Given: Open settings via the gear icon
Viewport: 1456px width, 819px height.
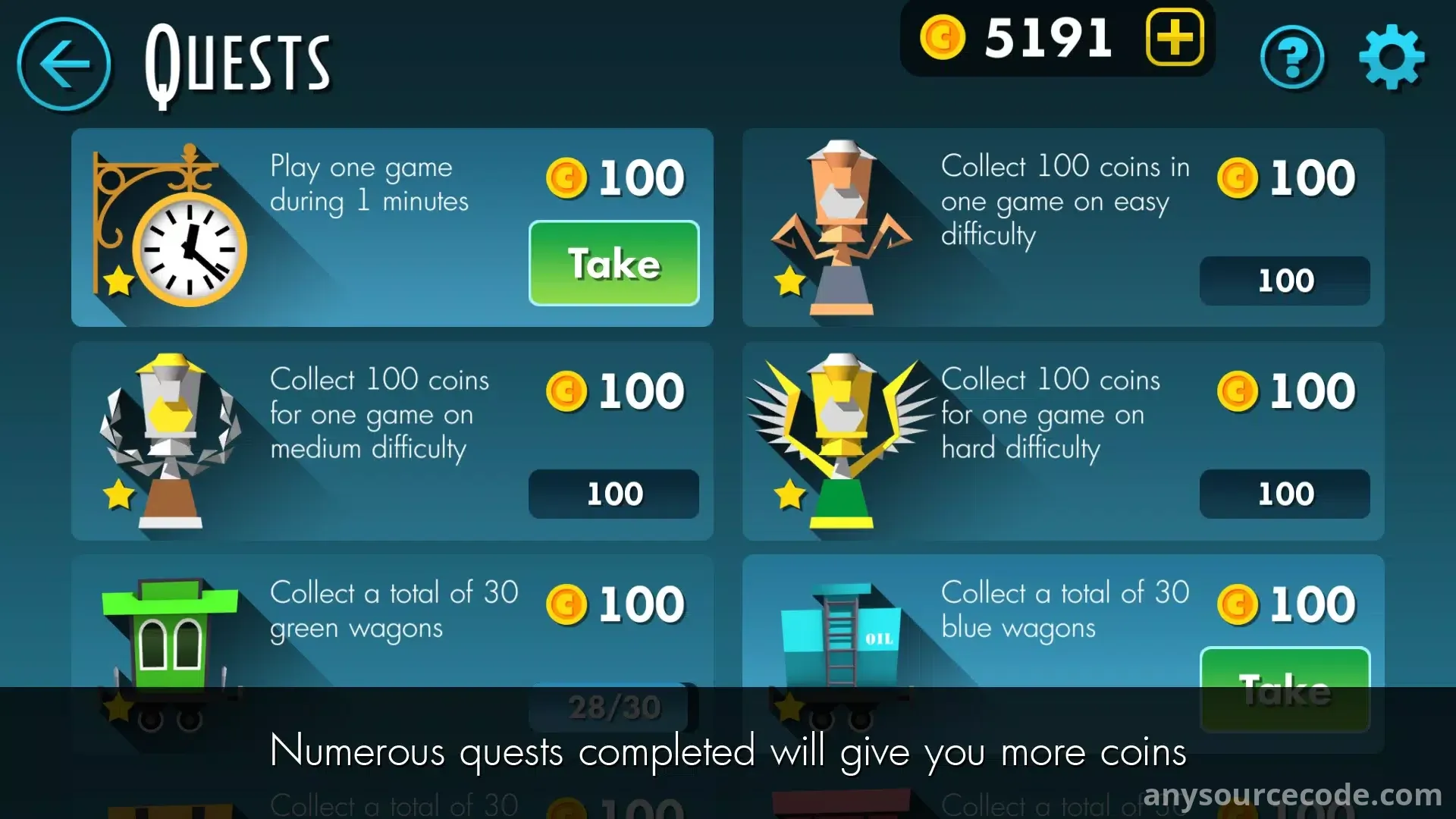Looking at the screenshot, I should (1392, 58).
